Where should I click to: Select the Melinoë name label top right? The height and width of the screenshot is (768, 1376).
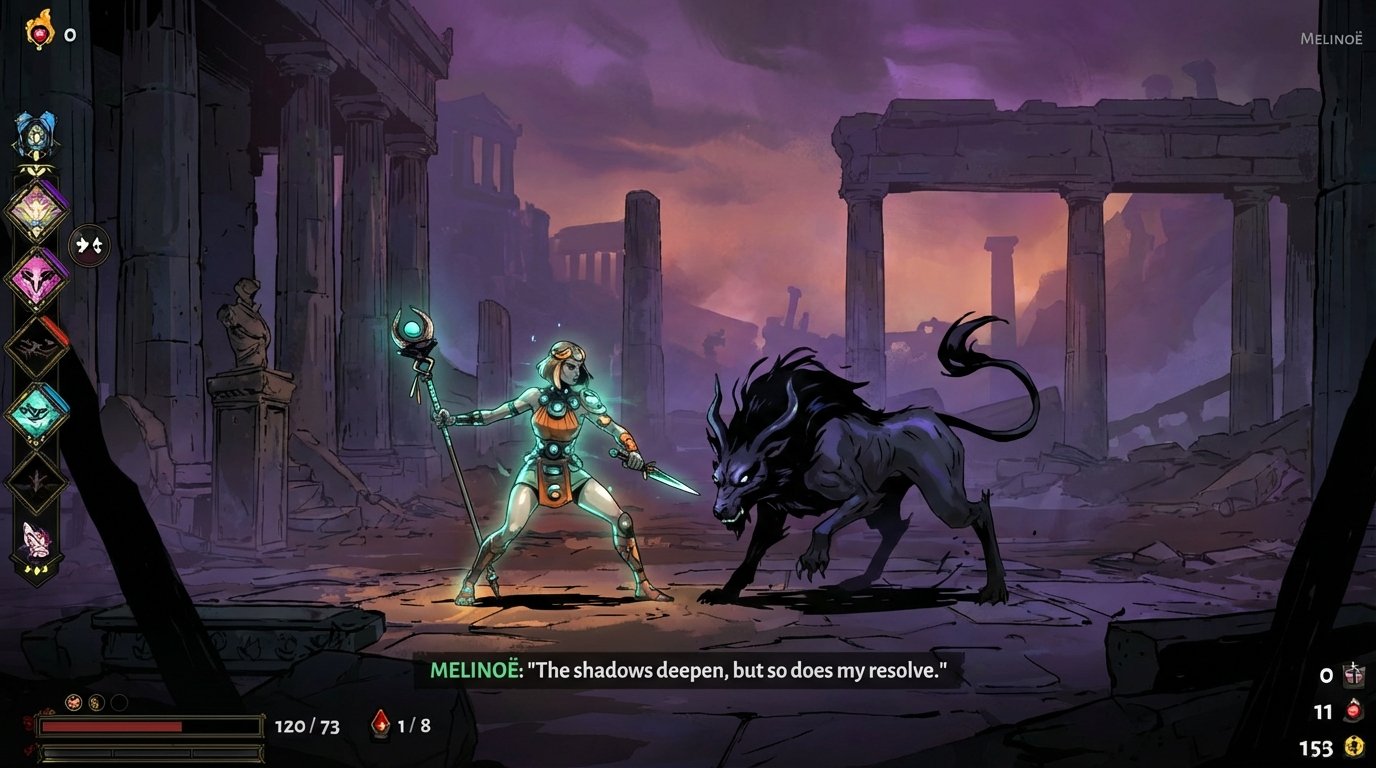coord(1331,40)
